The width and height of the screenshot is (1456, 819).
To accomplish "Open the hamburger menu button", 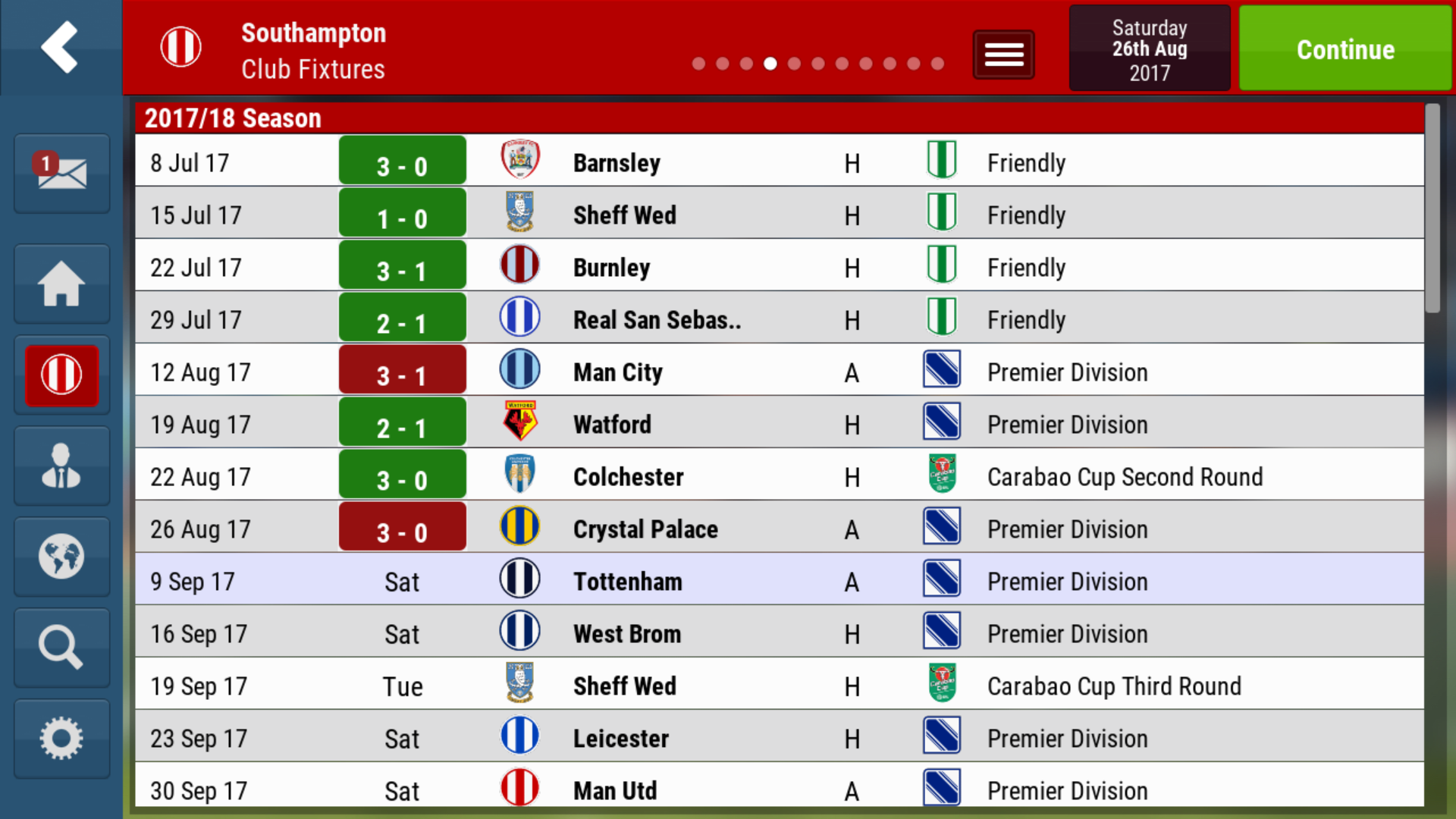I will coord(1003,55).
